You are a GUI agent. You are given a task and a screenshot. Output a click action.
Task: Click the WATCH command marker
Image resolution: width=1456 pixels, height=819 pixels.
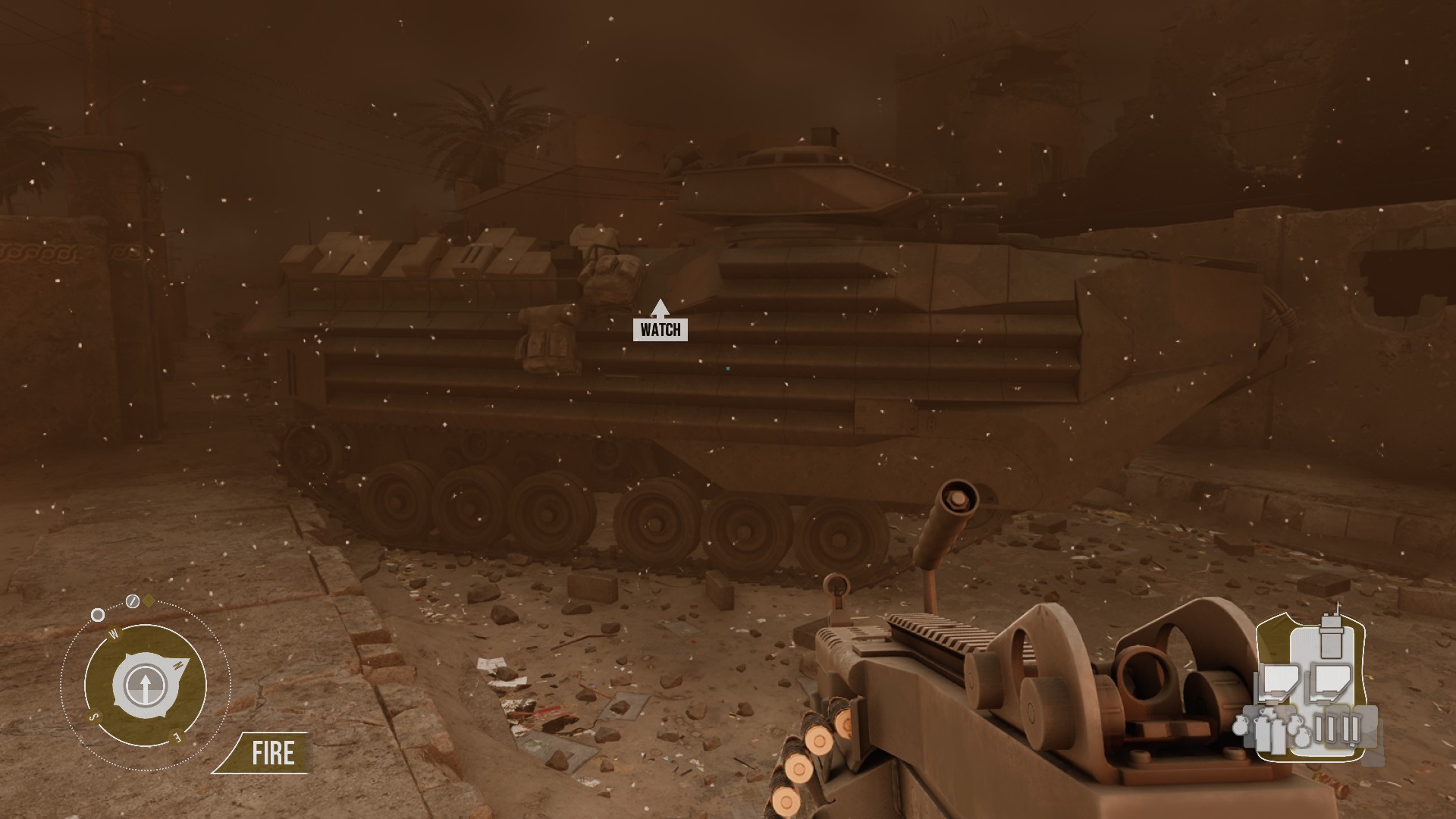pyautogui.click(x=661, y=329)
